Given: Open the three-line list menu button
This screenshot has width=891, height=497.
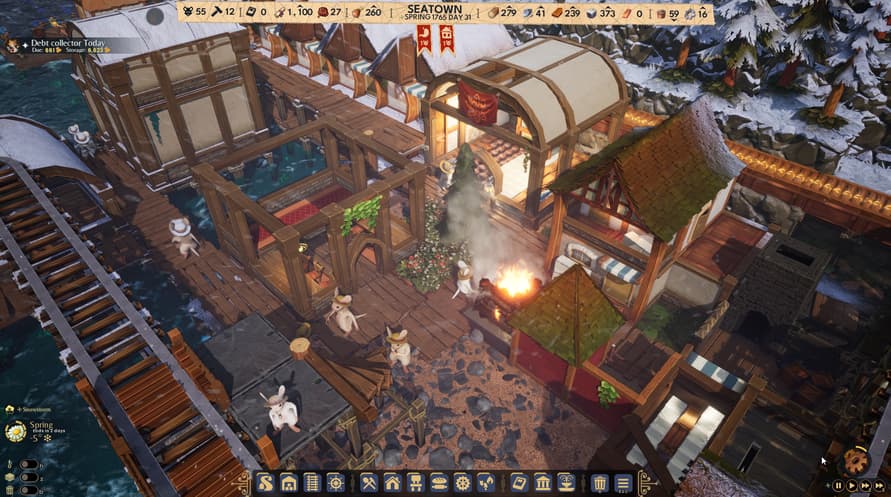Looking at the screenshot, I should click(x=623, y=484).
